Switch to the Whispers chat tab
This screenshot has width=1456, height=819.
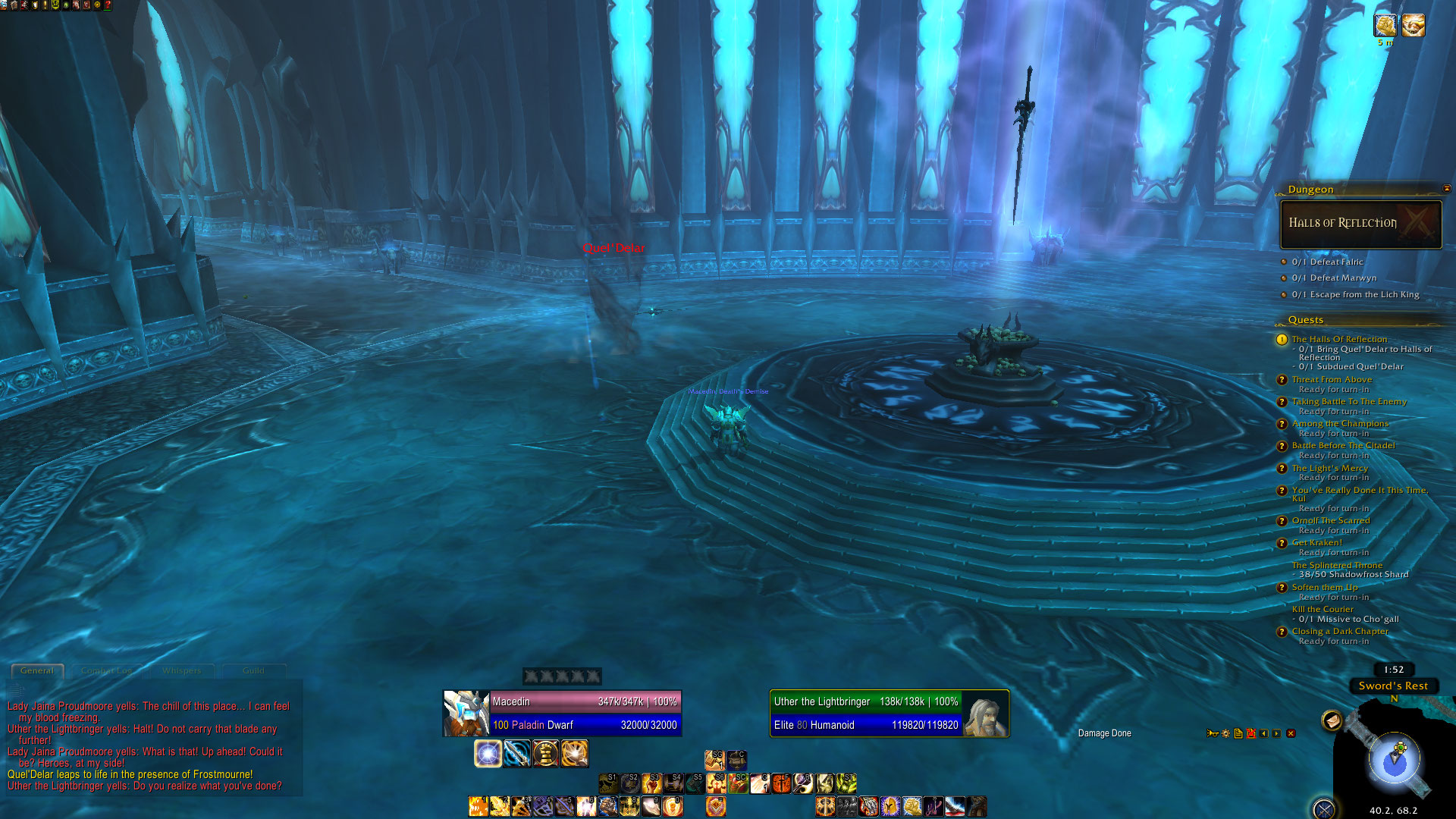[181, 670]
